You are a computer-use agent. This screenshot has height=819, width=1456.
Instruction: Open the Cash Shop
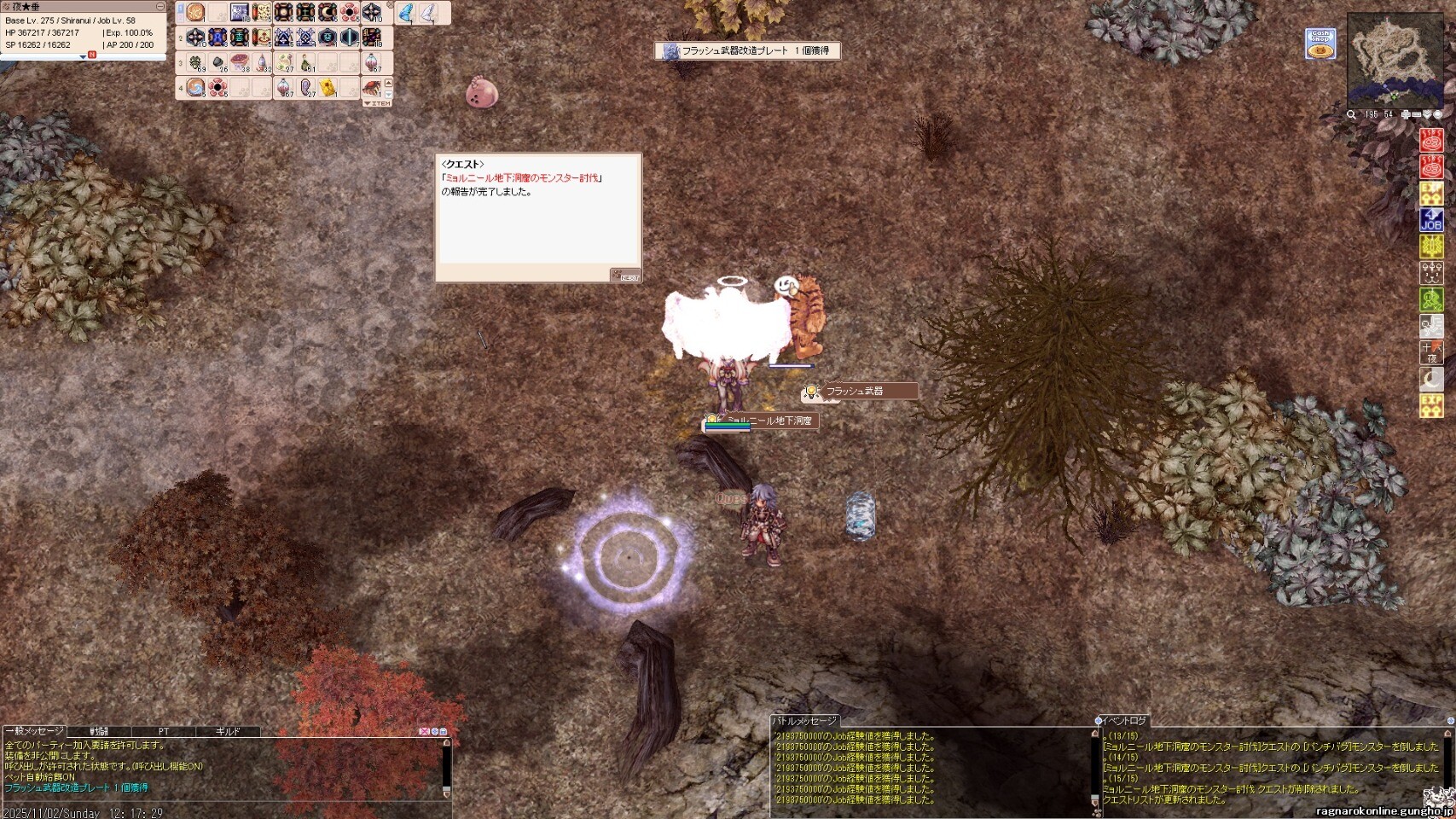1320,44
